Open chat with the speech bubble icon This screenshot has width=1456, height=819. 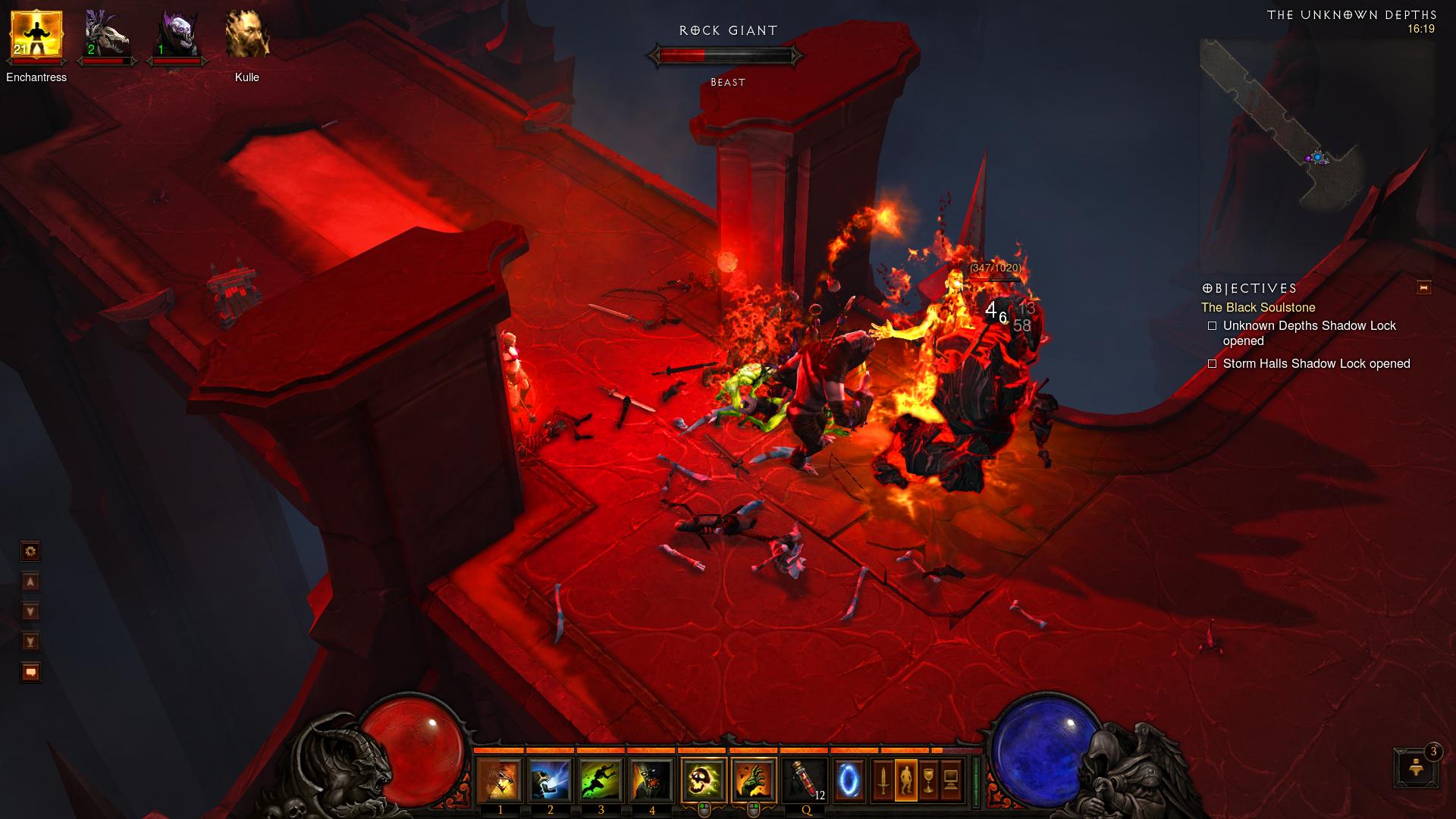pyautogui.click(x=29, y=672)
